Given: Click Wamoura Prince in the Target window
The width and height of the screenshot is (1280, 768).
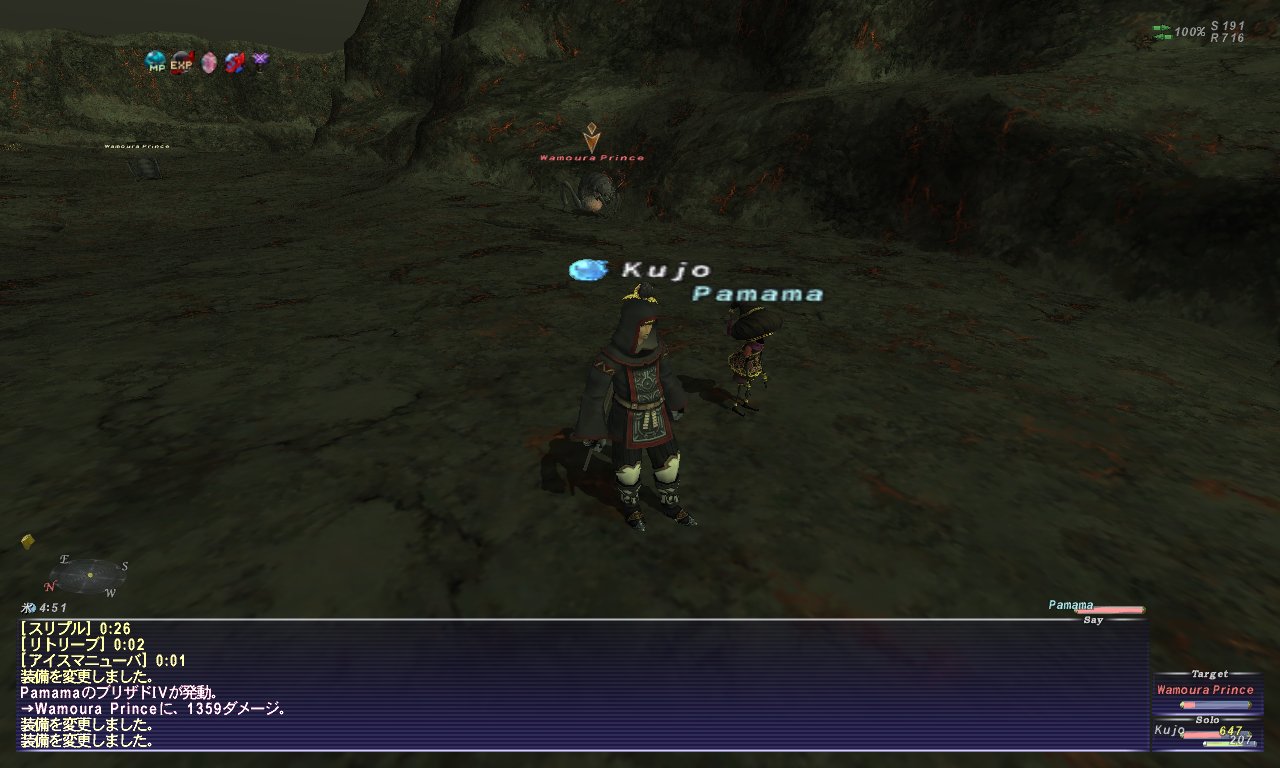Looking at the screenshot, I should tap(1204, 690).
